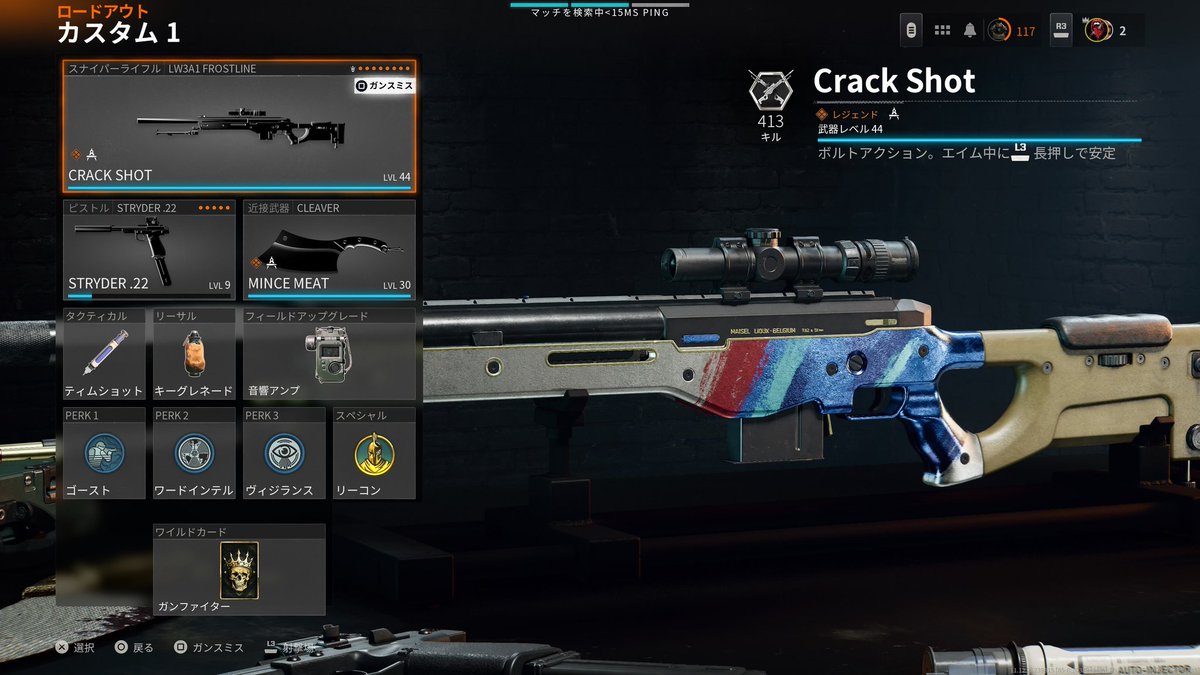Choose the Stimshot tactical slot

point(104,355)
